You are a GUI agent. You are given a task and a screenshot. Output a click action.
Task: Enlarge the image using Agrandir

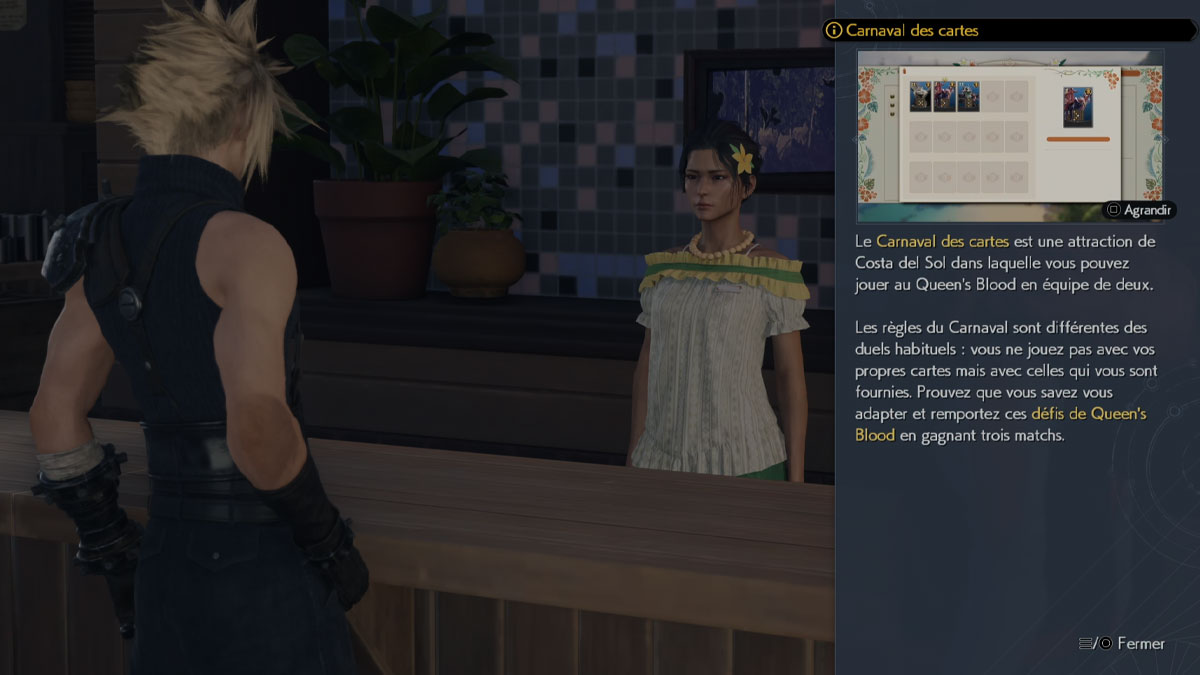1140,210
